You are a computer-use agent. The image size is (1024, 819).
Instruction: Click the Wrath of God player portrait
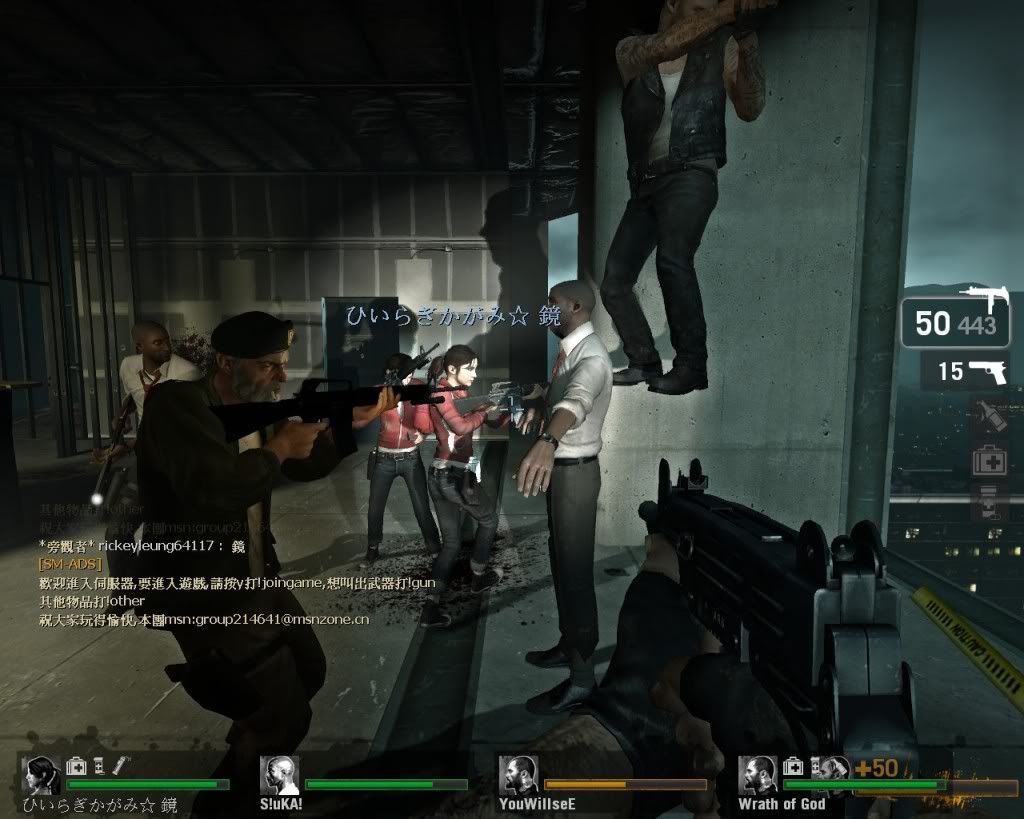[x=757, y=775]
